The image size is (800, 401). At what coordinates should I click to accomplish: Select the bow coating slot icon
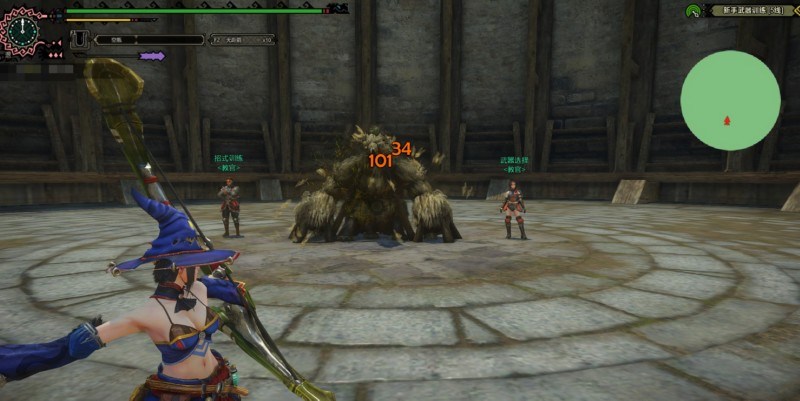78,41
